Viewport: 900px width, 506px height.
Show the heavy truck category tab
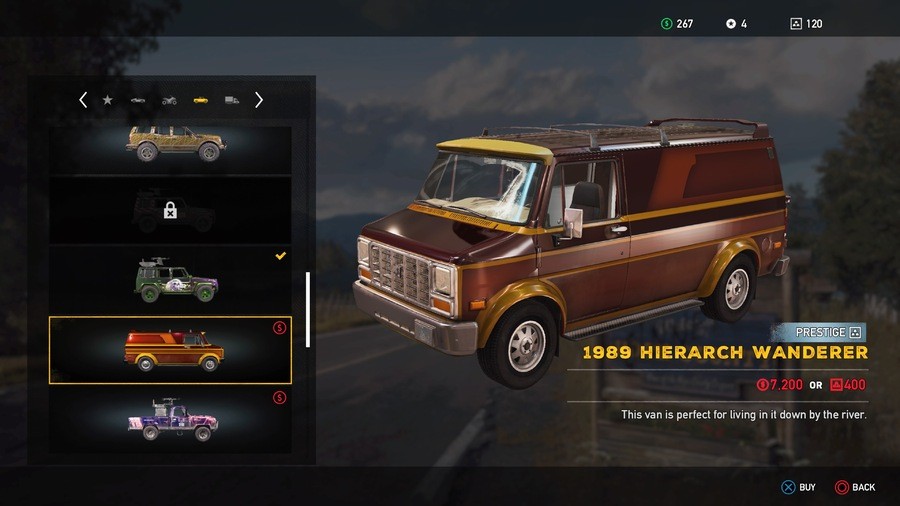click(x=232, y=100)
